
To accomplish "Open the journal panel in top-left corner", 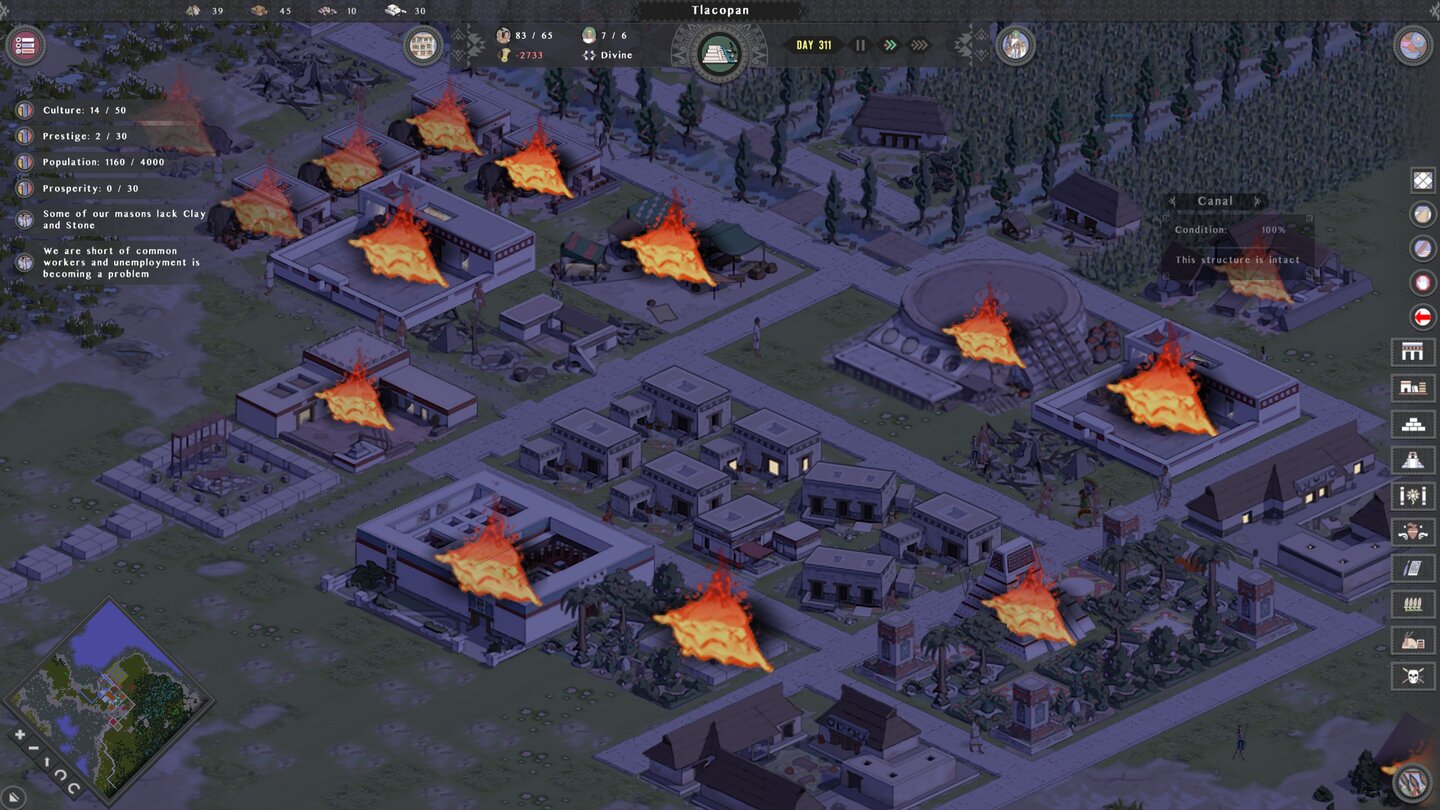I will coord(25,44).
